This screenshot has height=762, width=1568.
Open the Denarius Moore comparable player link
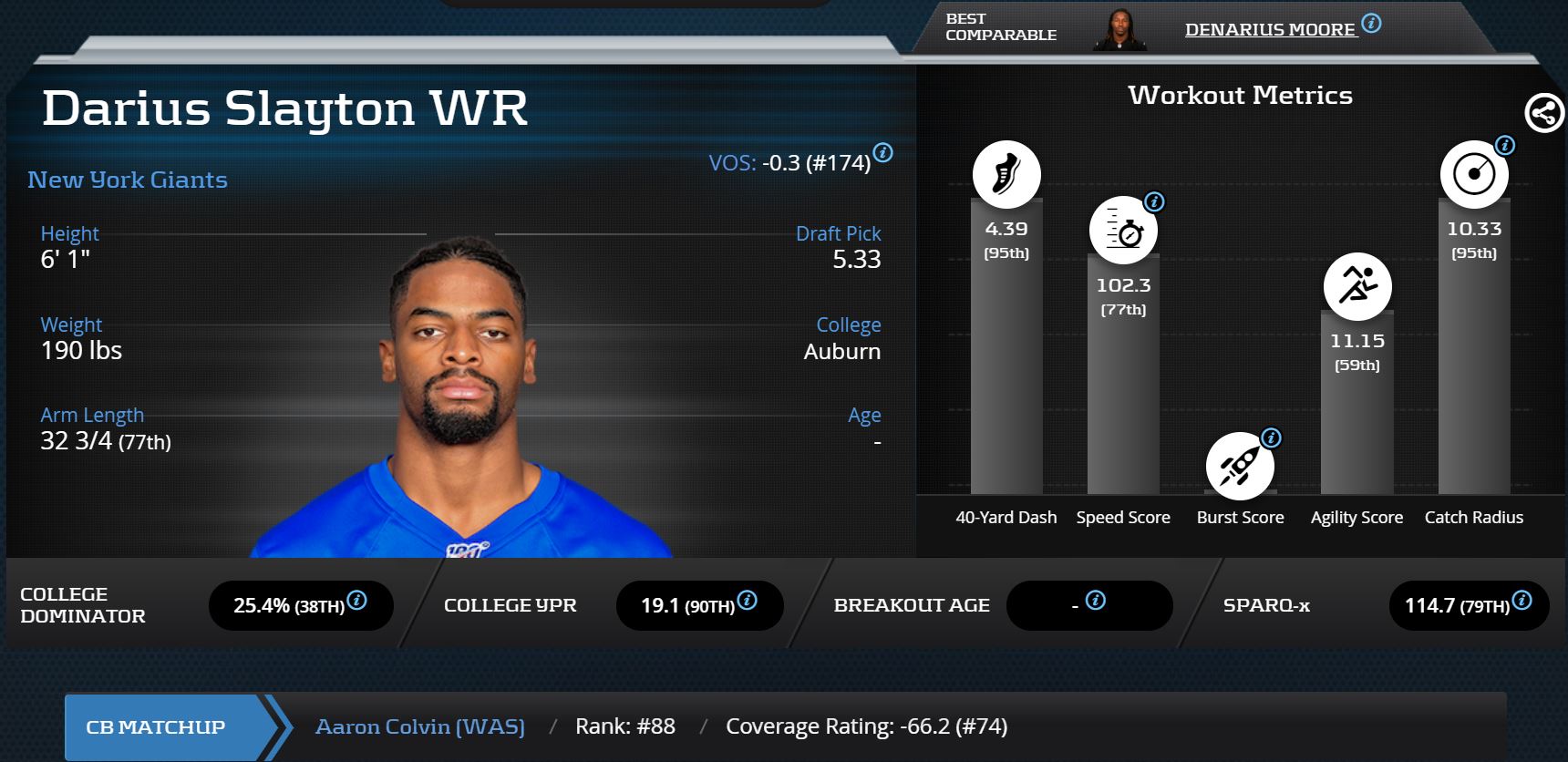pyautogui.click(x=1269, y=30)
